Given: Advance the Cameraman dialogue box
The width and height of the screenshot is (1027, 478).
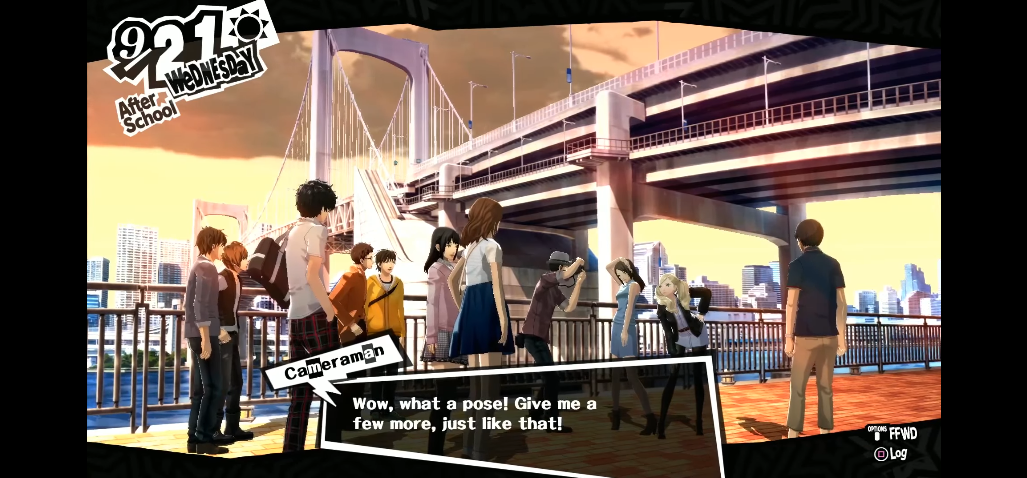Looking at the screenshot, I should coord(520,415).
